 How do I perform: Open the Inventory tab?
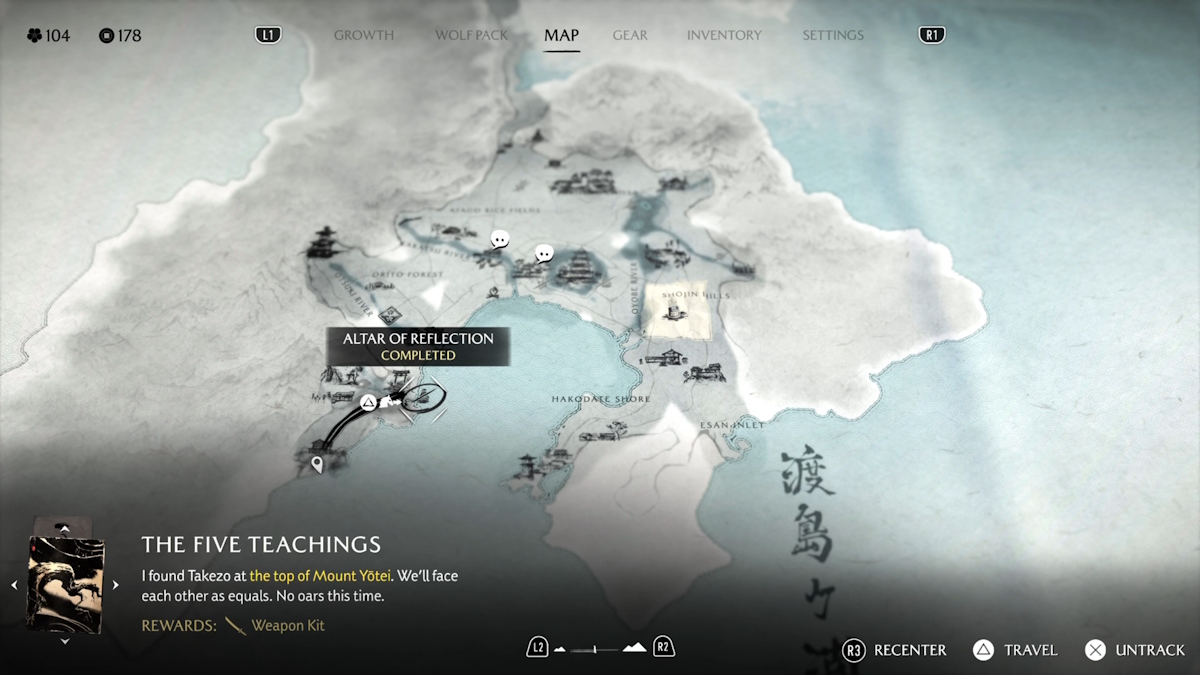(724, 35)
